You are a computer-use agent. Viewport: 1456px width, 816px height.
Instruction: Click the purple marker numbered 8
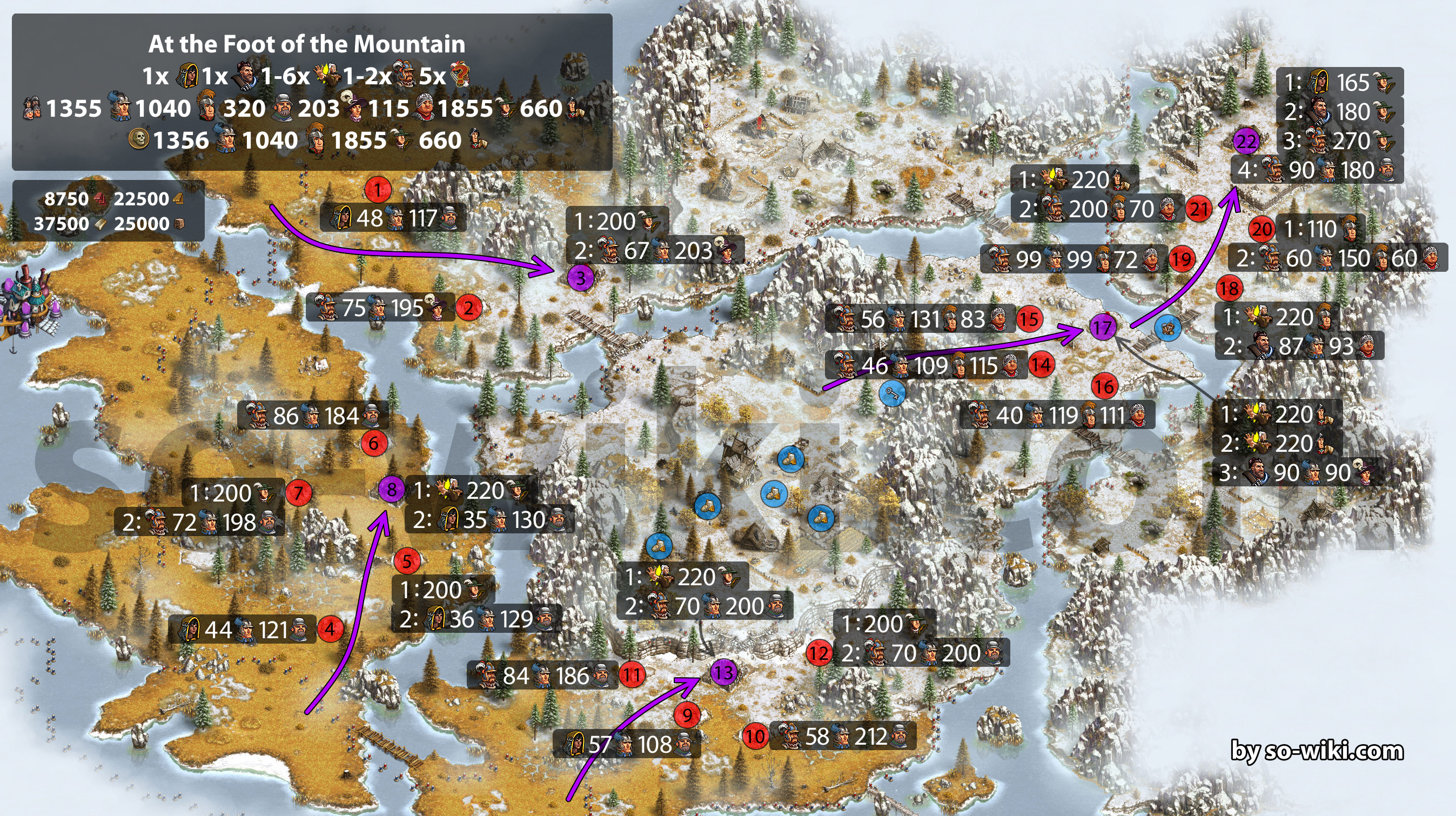(391, 489)
